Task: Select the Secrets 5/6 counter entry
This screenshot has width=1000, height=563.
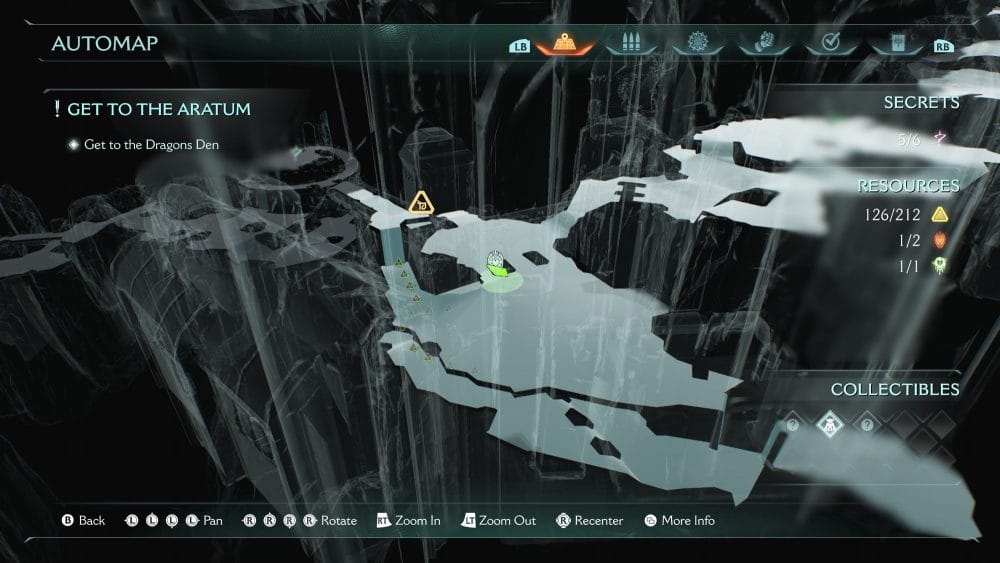Action: click(919, 140)
